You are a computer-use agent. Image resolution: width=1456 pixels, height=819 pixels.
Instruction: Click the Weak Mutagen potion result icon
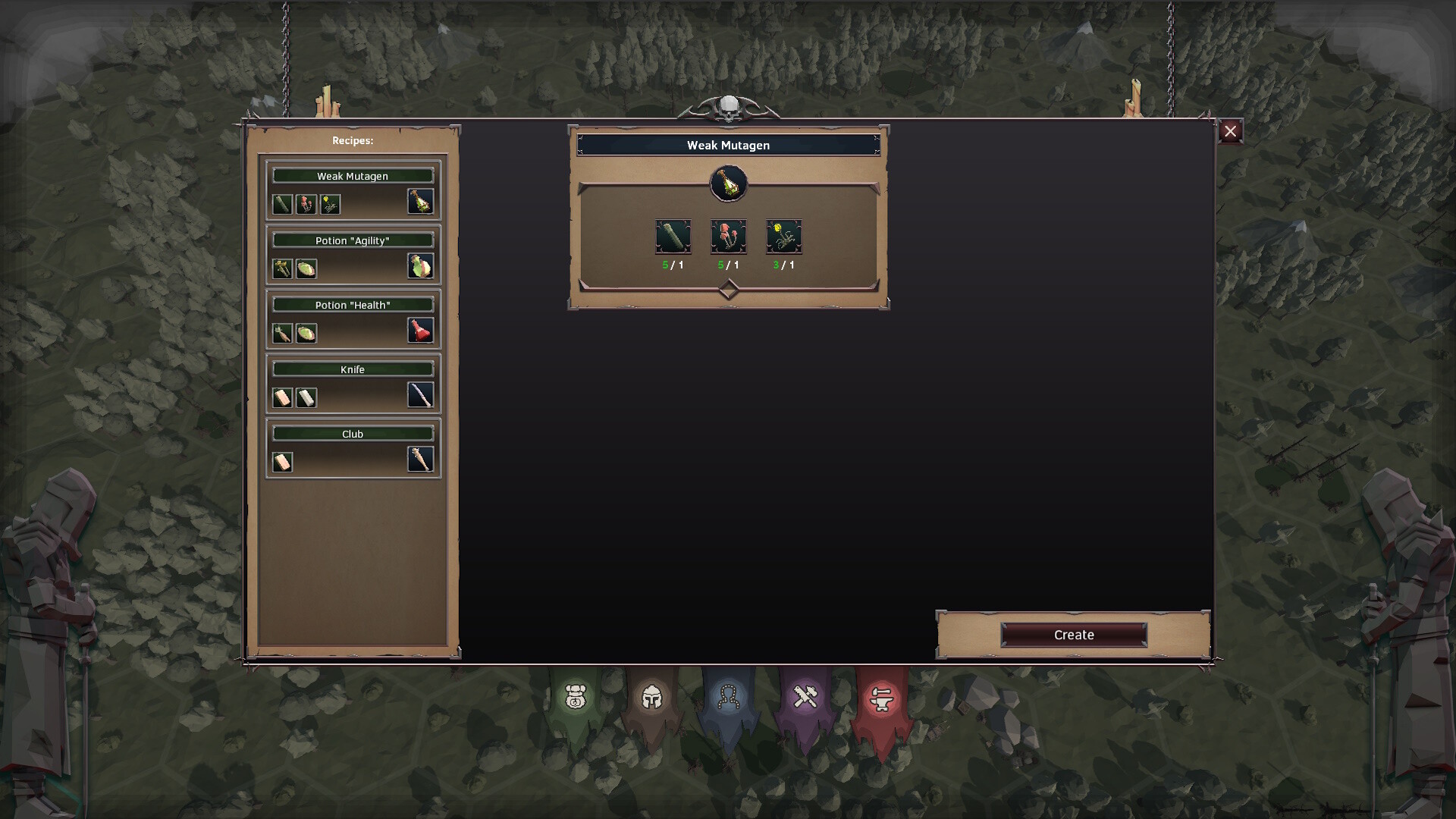point(728,184)
